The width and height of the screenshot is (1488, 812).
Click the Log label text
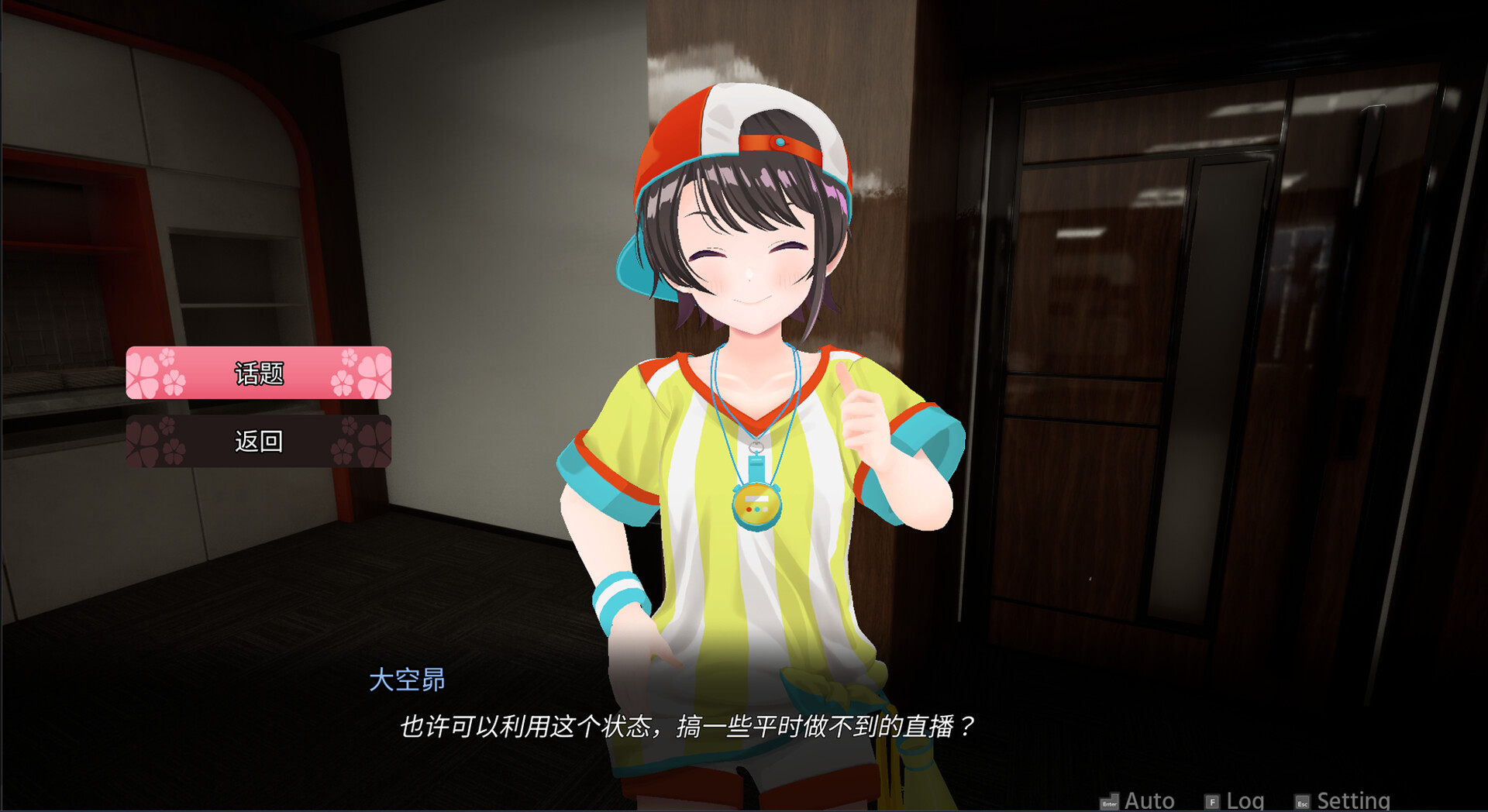1244,800
